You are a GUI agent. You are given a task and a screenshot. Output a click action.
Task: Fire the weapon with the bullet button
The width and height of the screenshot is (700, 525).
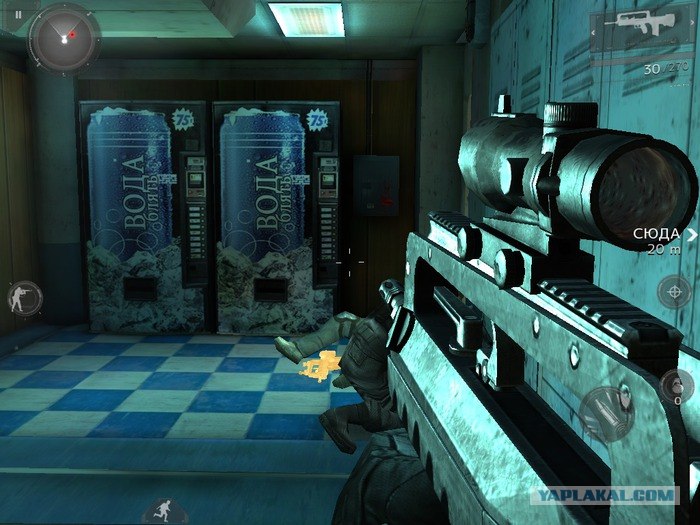[605, 411]
